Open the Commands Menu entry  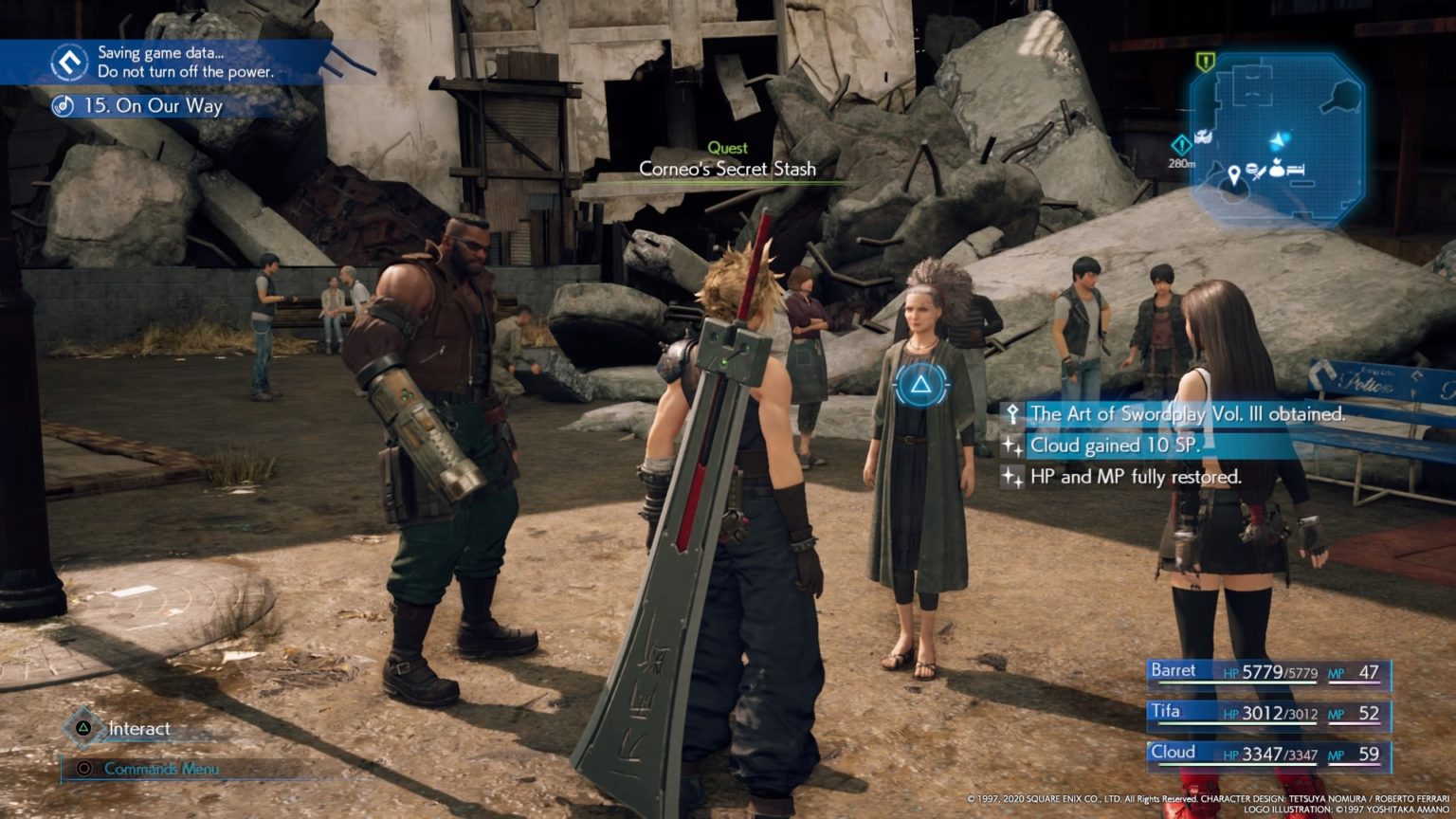(x=163, y=770)
